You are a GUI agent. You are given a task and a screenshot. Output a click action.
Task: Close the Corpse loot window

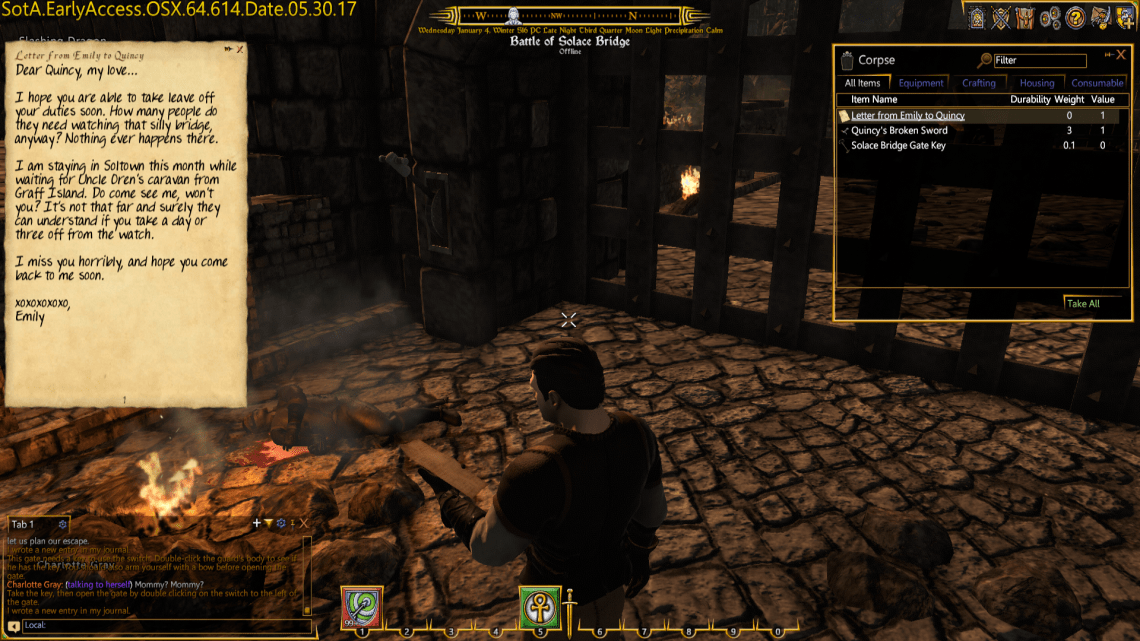click(x=1121, y=55)
